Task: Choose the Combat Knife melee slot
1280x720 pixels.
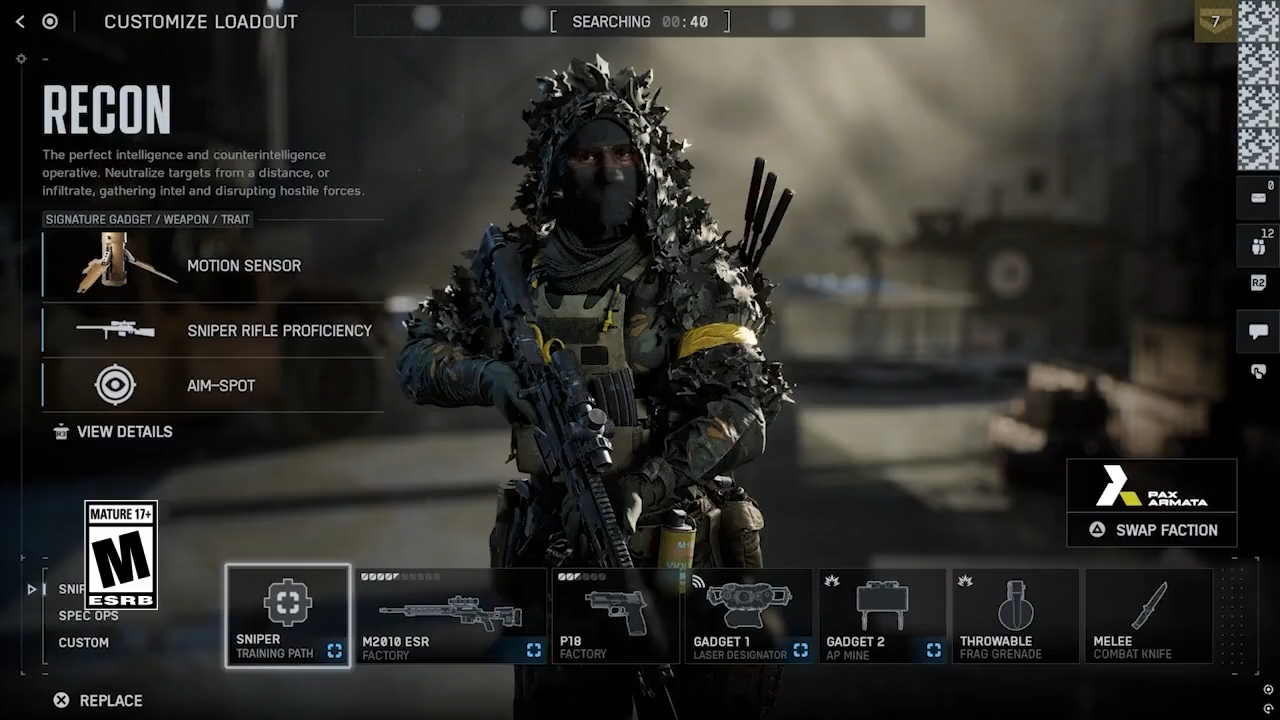Action: coord(1148,616)
